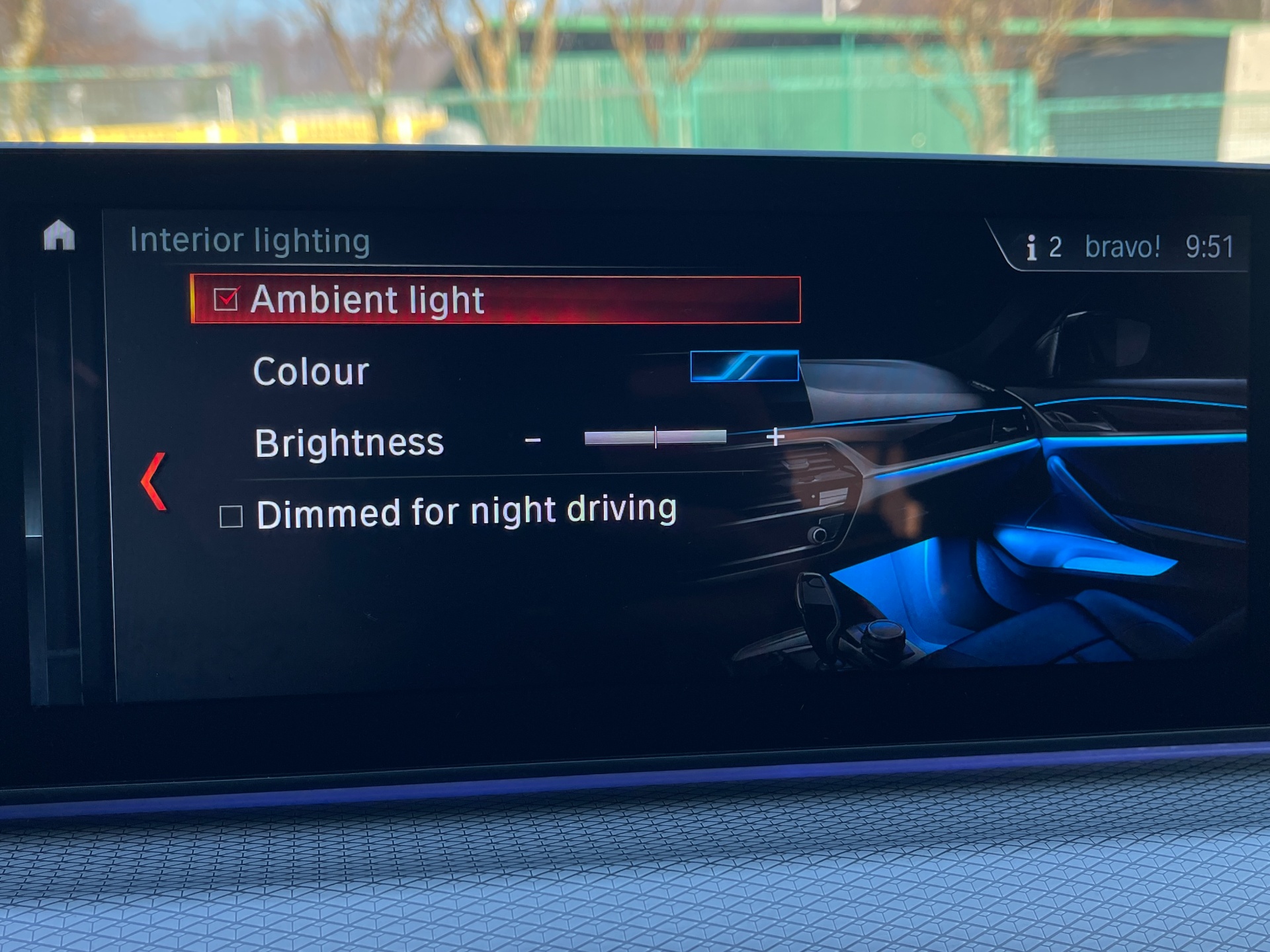Adjust the Brightness slider bar
The image size is (1270, 952).
[x=655, y=437]
